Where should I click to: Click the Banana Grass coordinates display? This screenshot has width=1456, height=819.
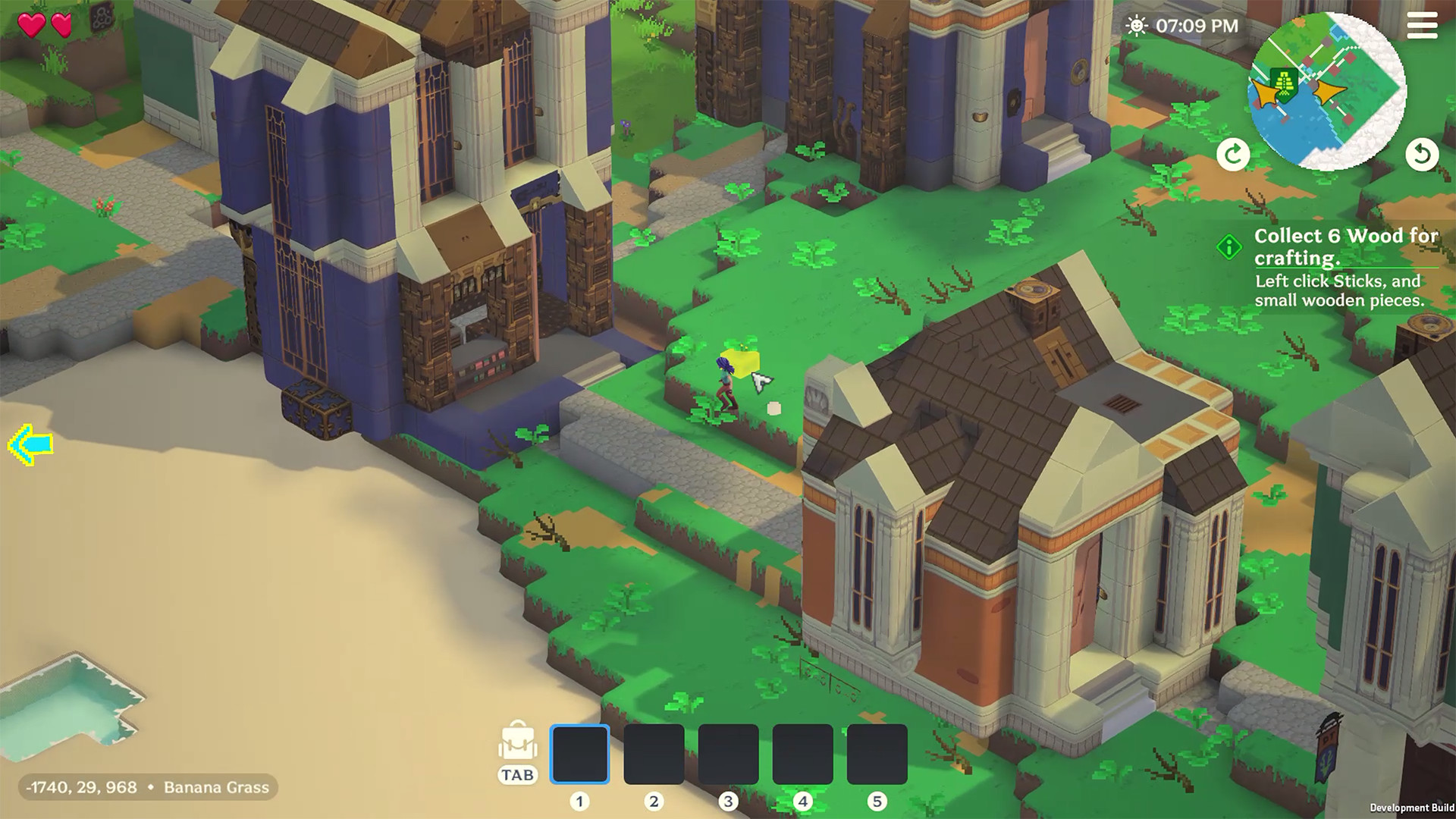(x=148, y=787)
